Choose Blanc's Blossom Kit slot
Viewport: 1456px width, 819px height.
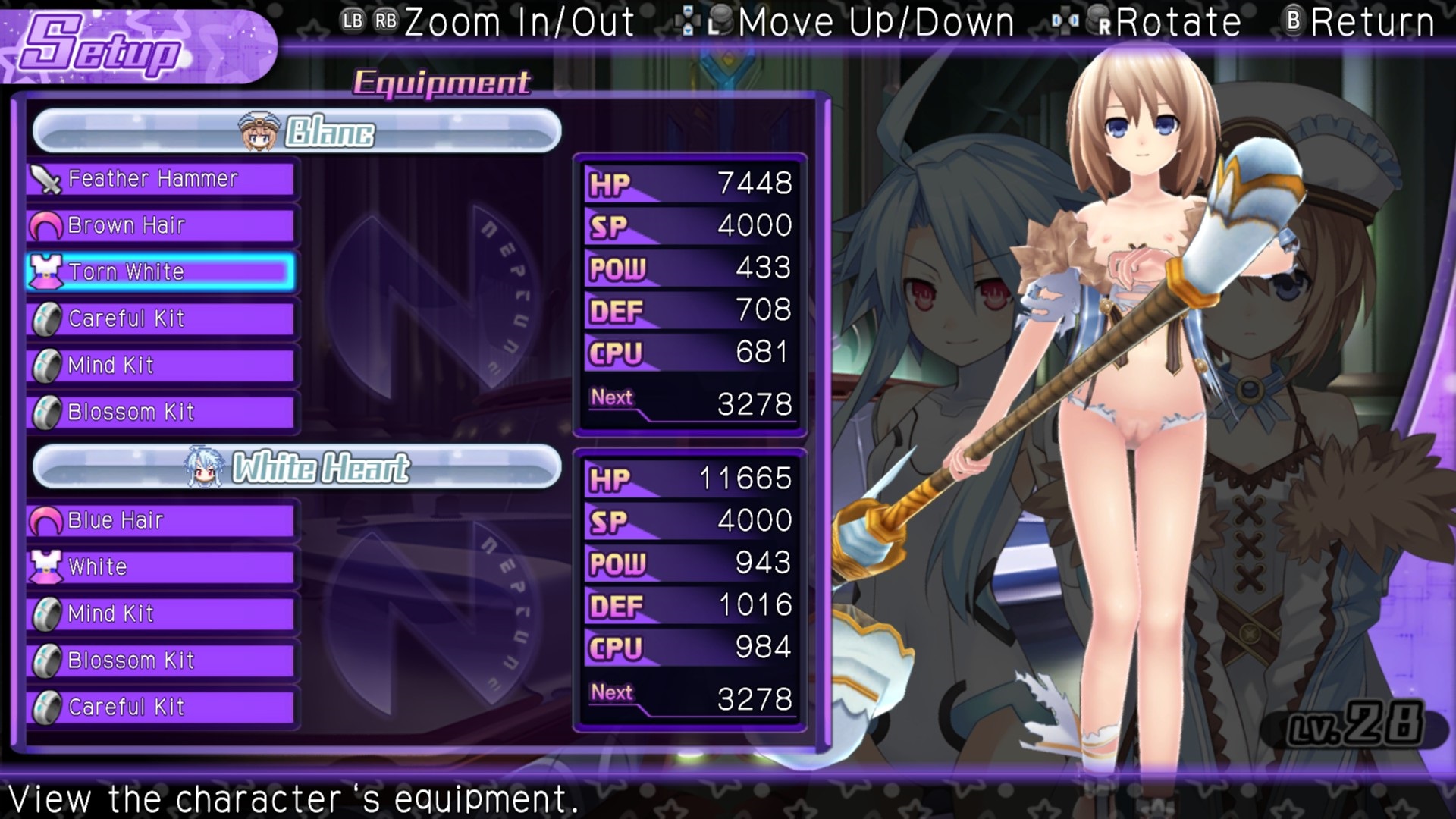click(161, 413)
